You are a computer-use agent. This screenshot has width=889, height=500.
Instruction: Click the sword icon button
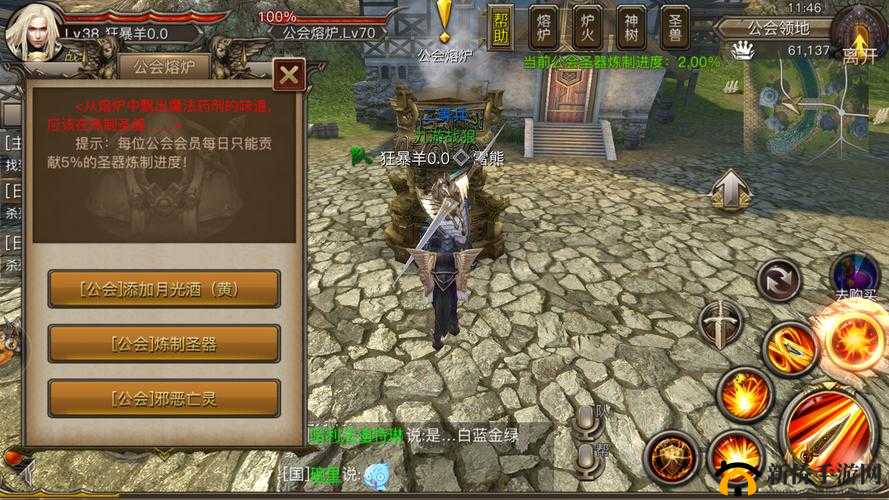coord(720,323)
